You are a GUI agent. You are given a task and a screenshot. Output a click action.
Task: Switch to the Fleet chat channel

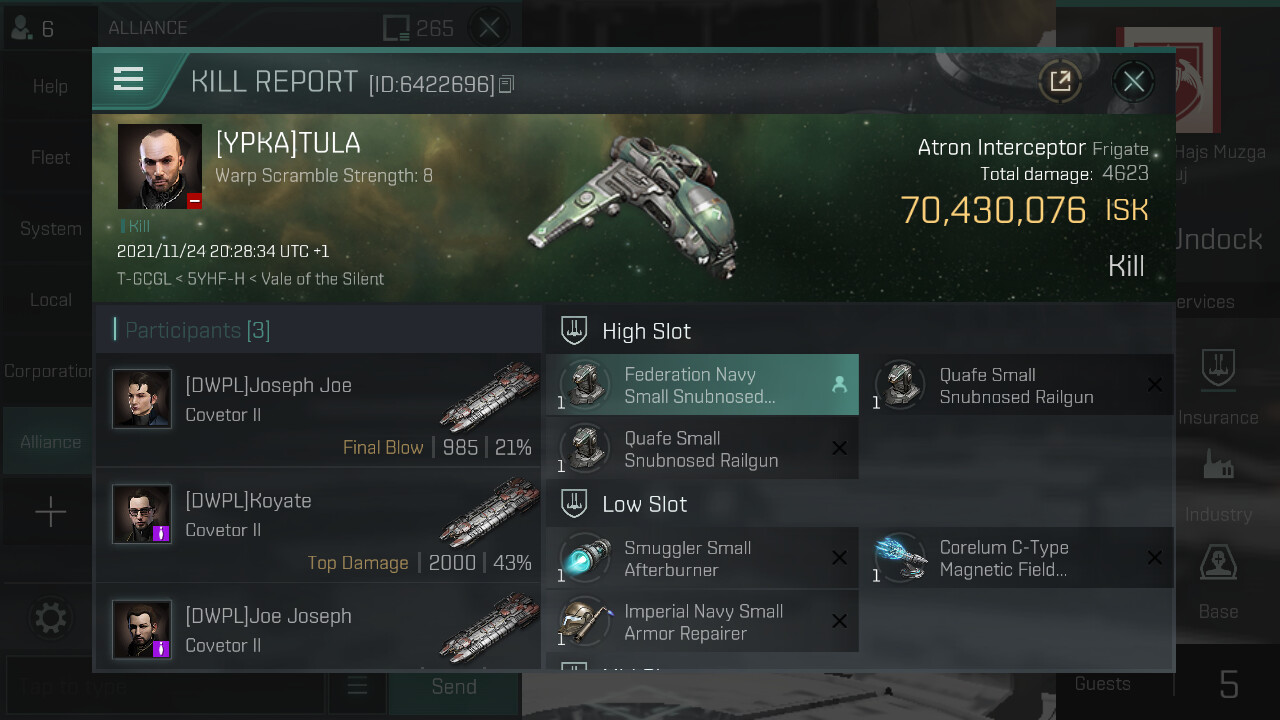point(50,158)
